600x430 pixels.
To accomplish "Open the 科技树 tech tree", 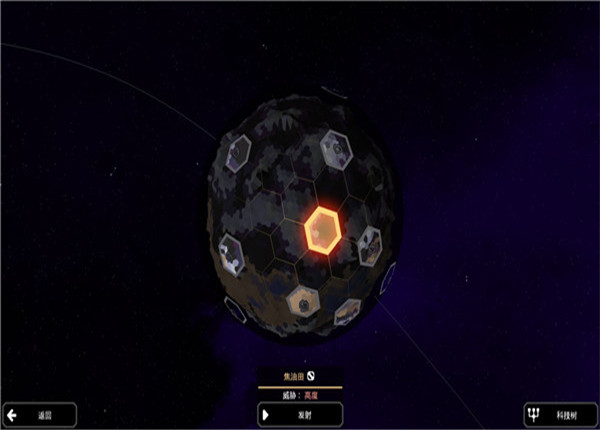I will pyautogui.click(x=559, y=414).
